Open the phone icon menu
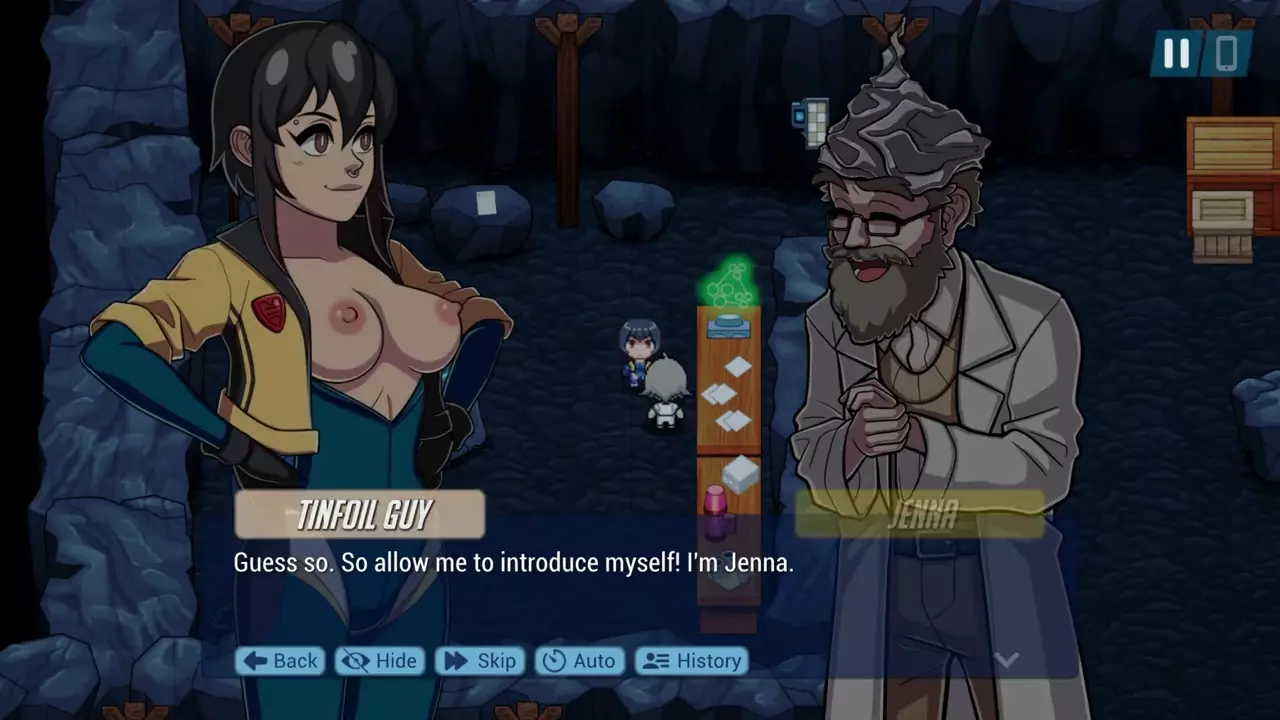1280x720 pixels. (x=1226, y=54)
